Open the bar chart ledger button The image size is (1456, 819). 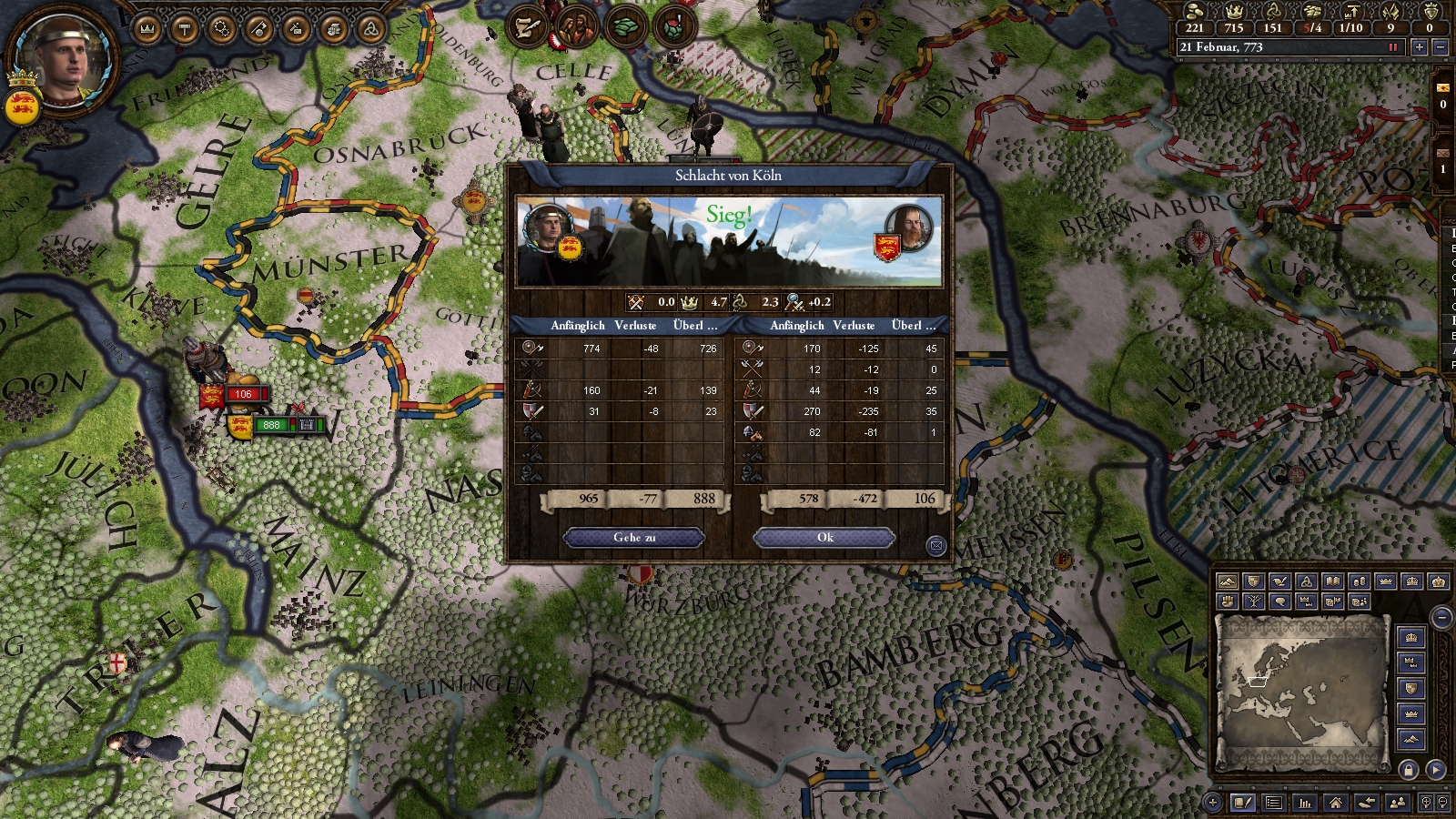coord(1305,803)
